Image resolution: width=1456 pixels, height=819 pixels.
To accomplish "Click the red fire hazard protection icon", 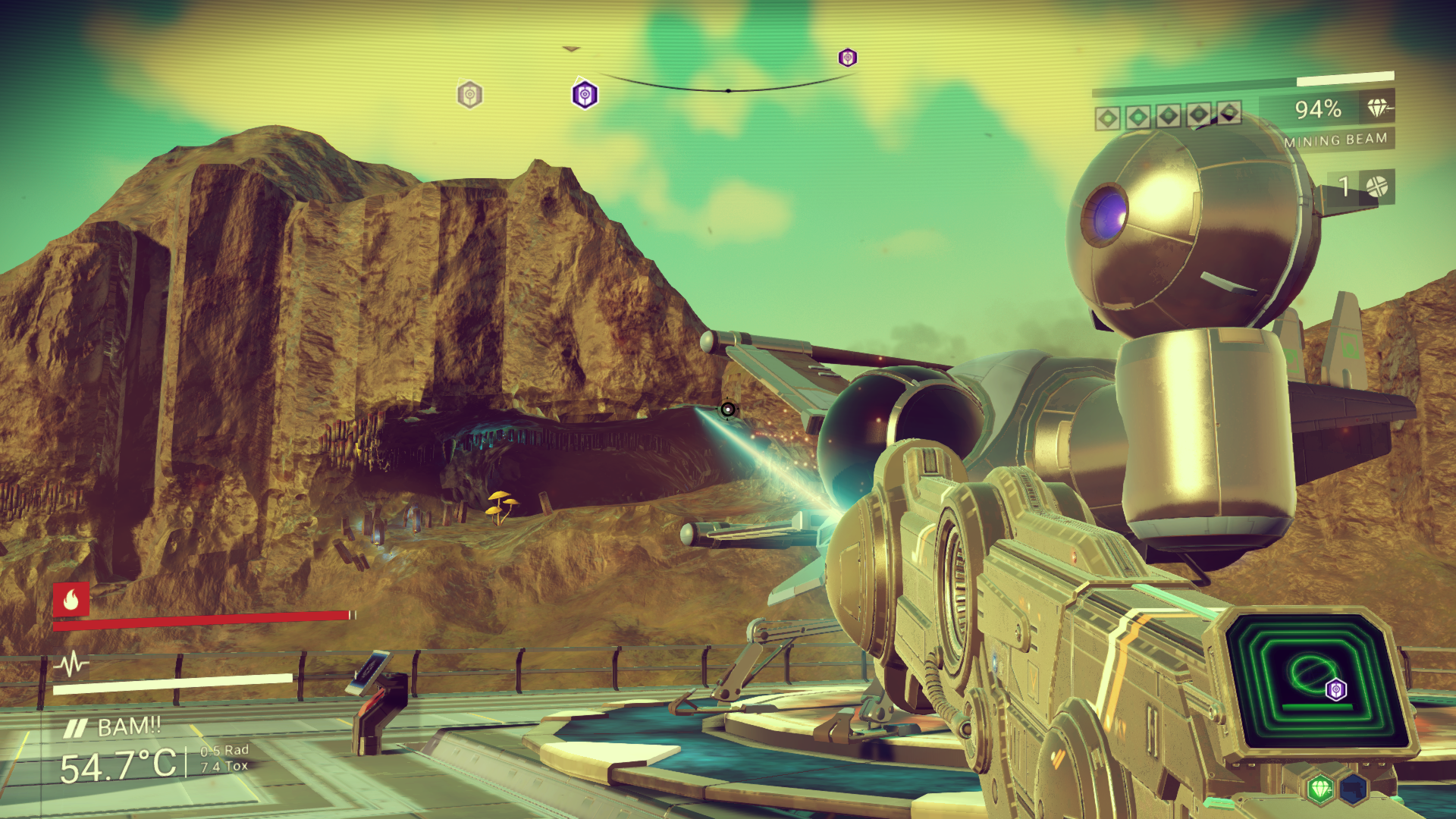I will pyautogui.click(x=71, y=600).
